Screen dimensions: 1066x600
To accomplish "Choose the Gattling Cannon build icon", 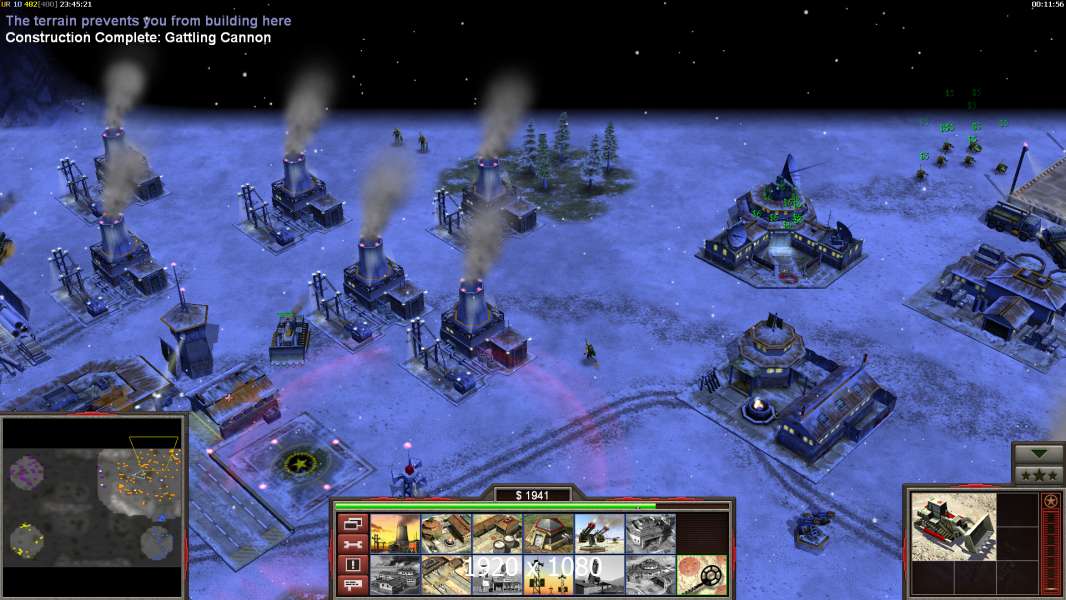I will pyautogui.click(x=599, y=534).
